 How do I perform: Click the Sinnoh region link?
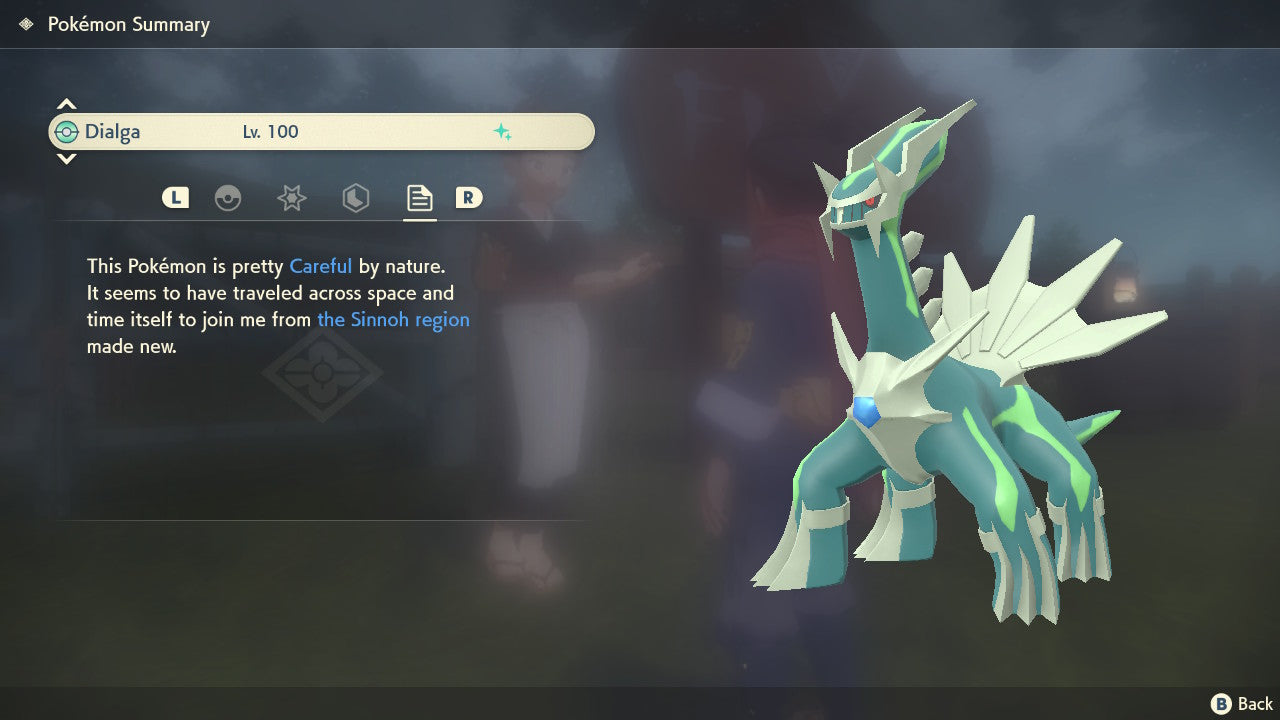coord(393,319)
